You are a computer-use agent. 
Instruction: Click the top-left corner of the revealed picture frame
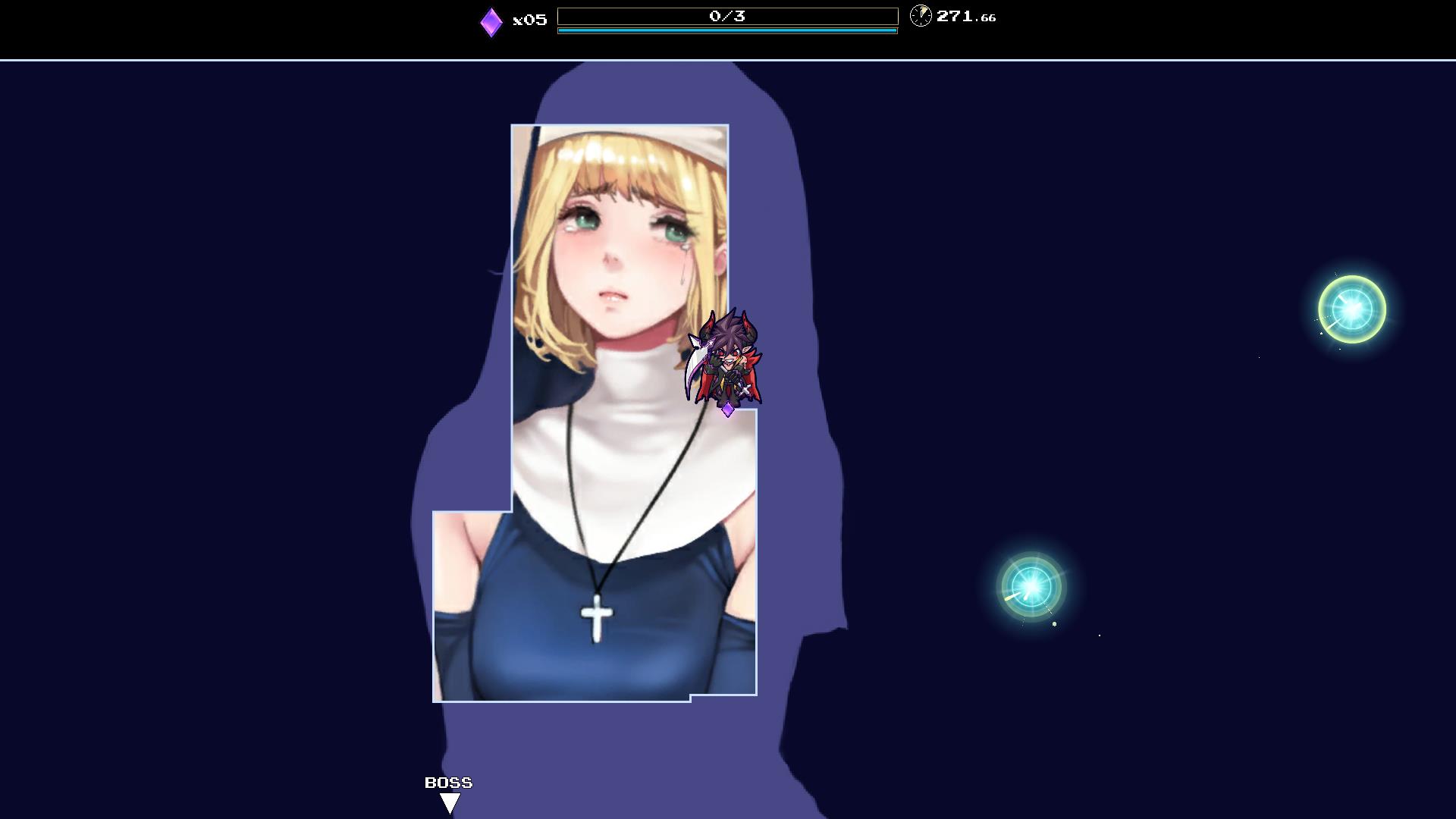click(x=512, y=126)
